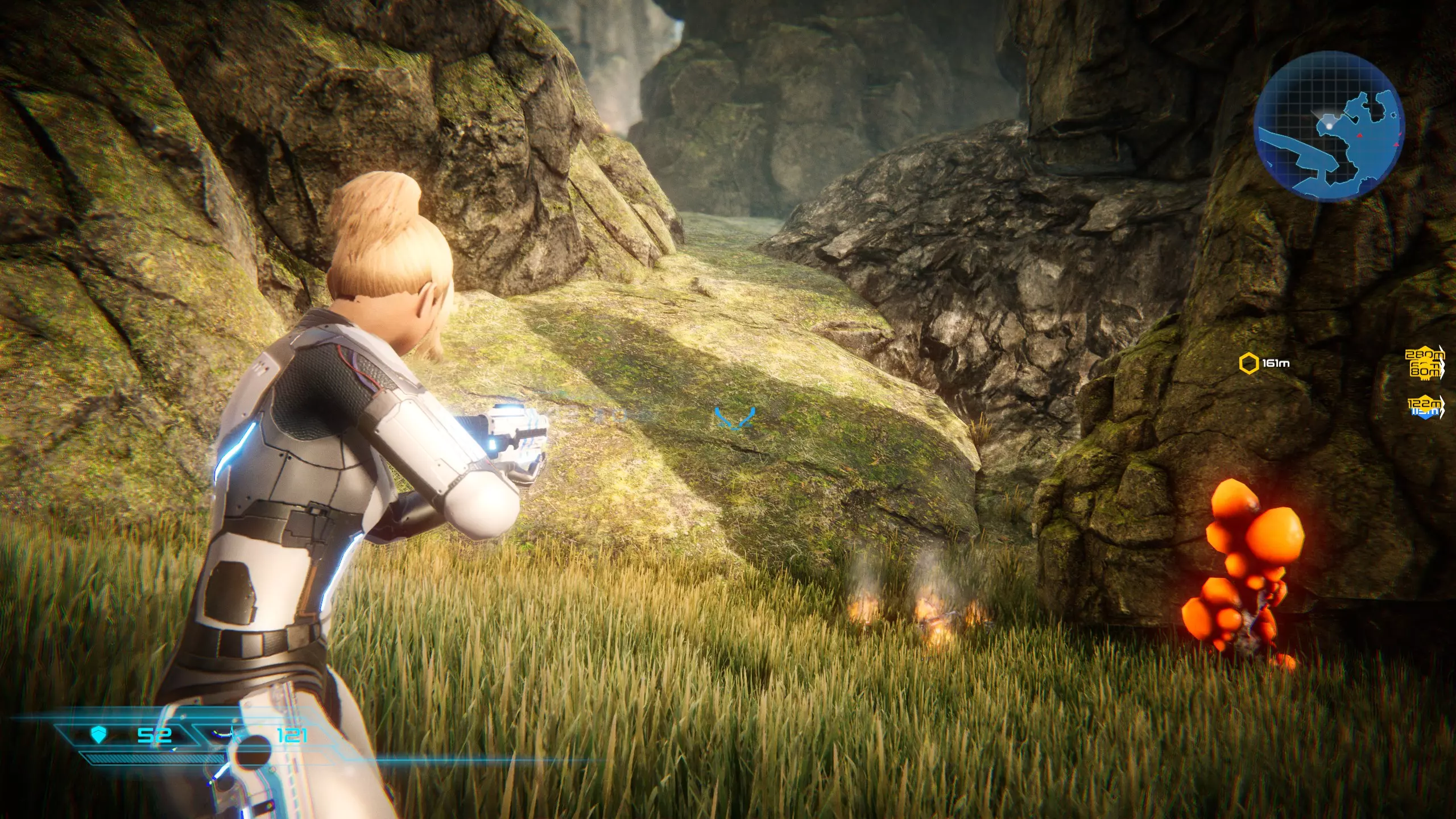Select the yellow hexagon waypoint marked 161m
The image size is (1456, 819).
point(1249,363)
